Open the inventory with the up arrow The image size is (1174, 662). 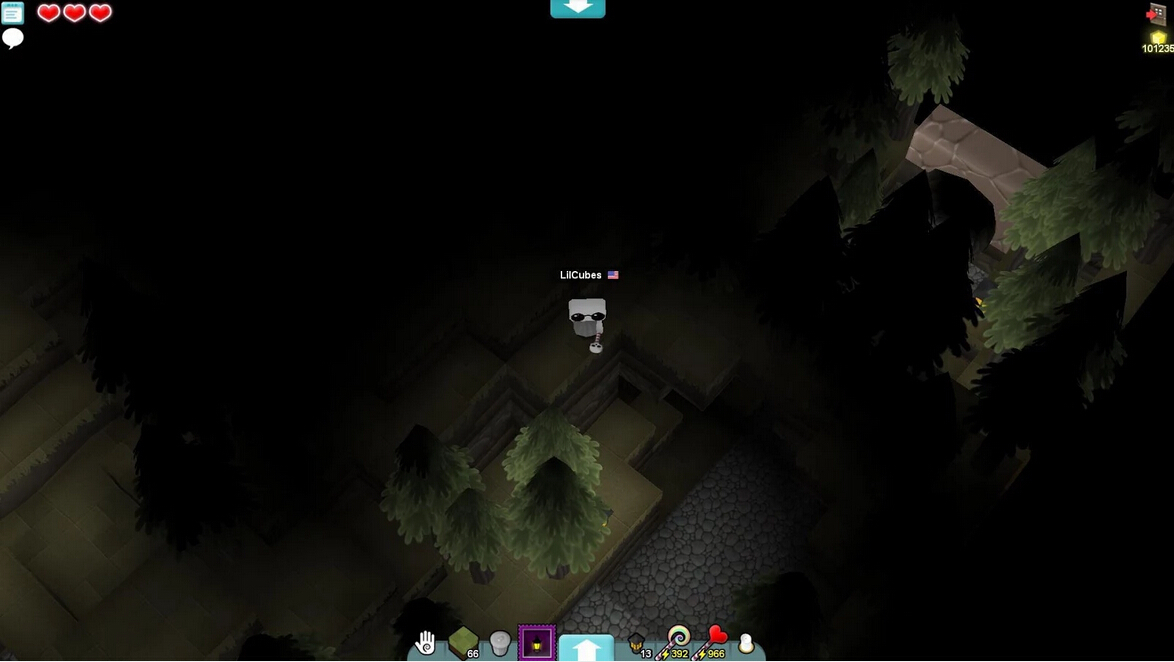tap(586, 648)
